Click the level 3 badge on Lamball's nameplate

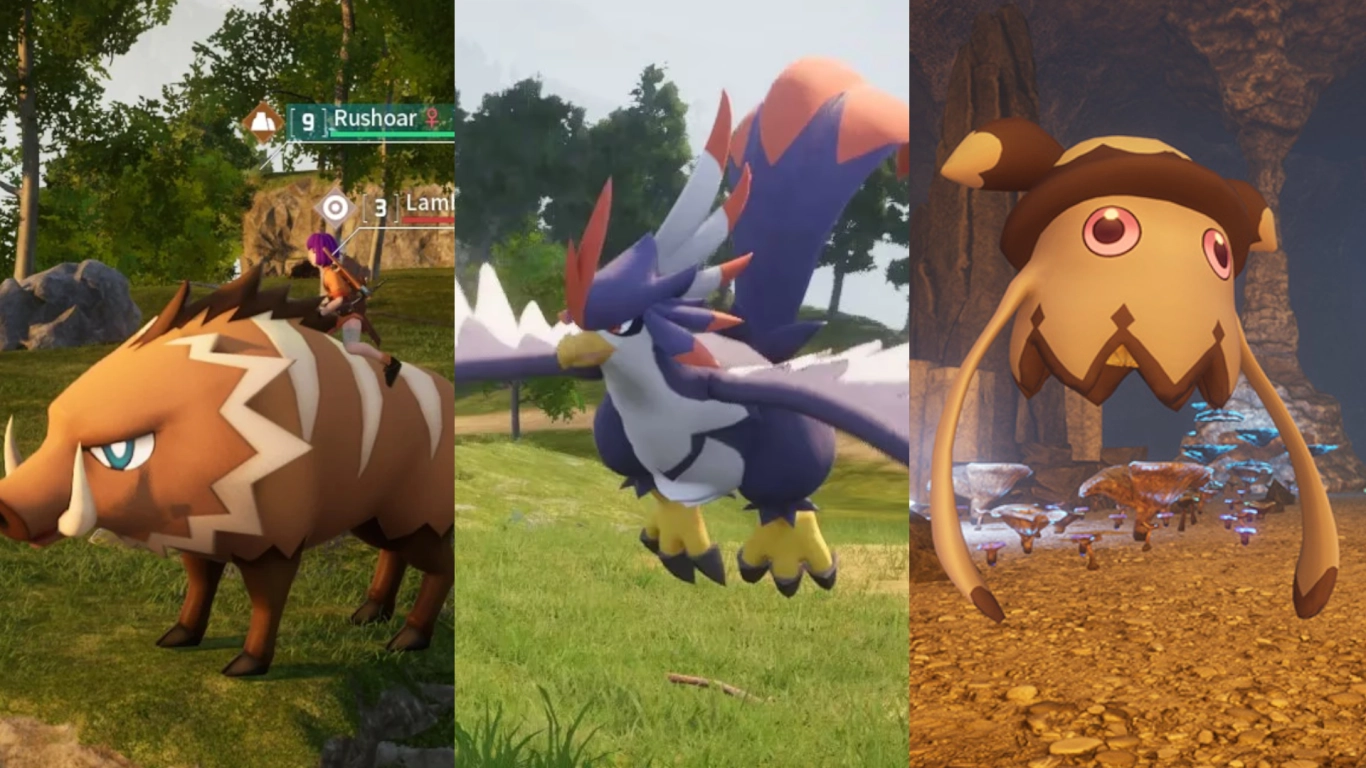click(x=381, y=208)
